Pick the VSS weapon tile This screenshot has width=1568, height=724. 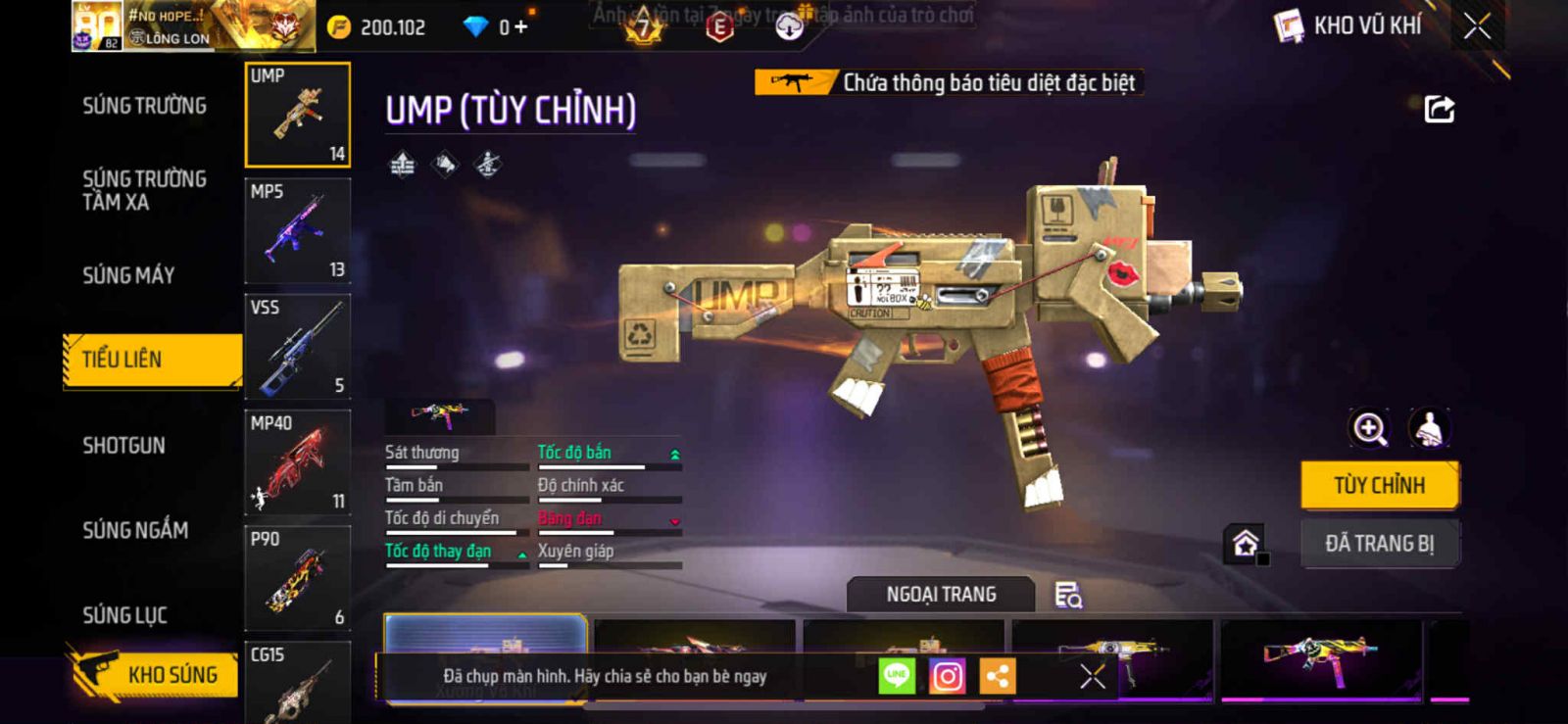pyautogui.click(x=297, y=347)
